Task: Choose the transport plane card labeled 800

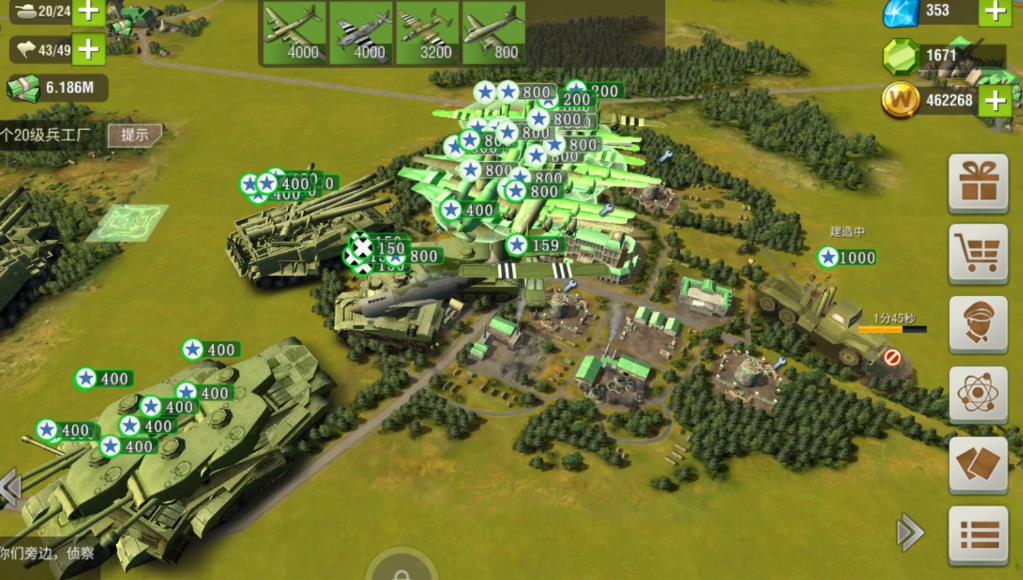Action: coord(494,32)
